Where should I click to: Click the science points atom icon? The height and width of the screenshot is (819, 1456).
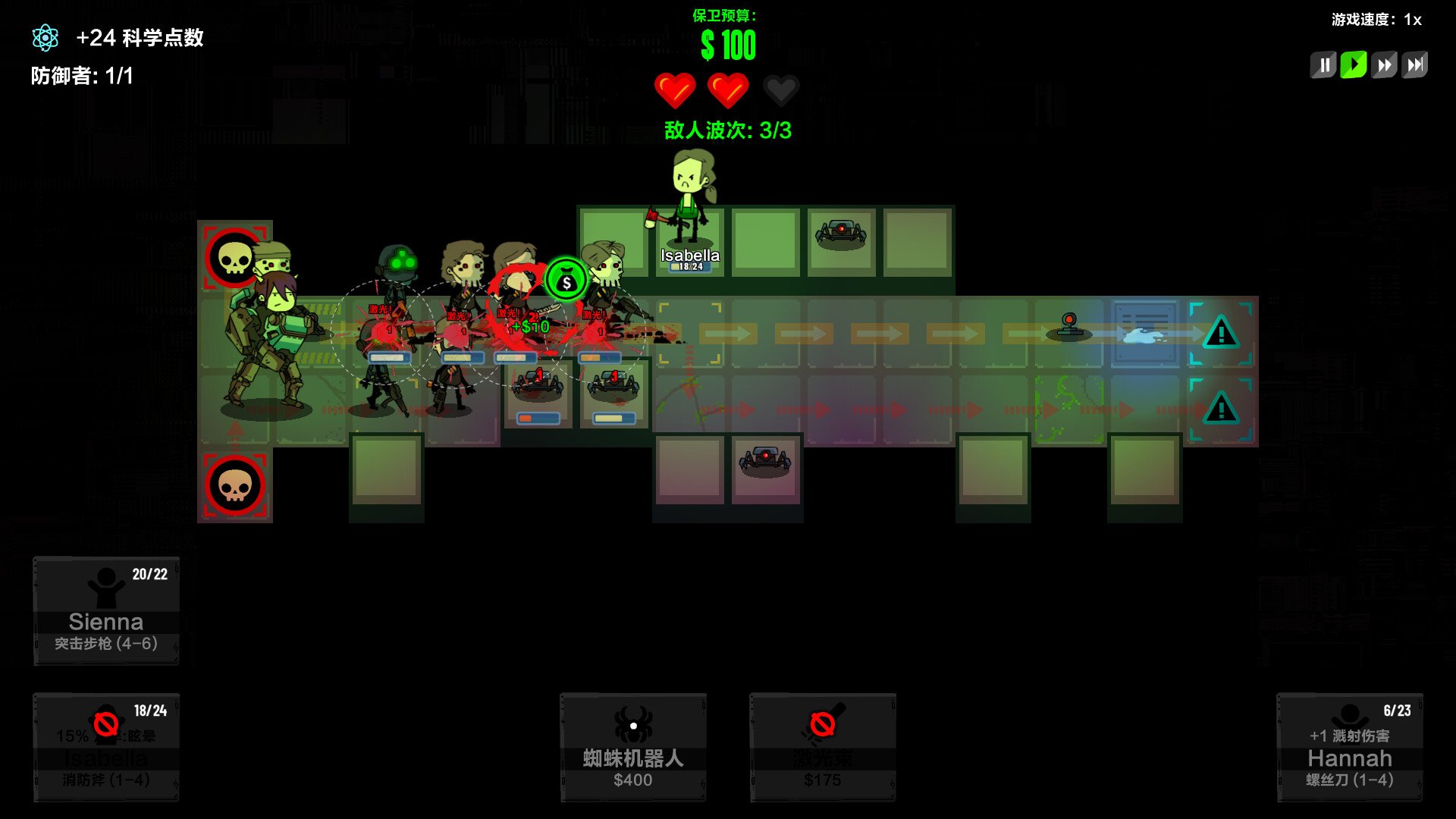pyautogui.click(x=46, y=36)
